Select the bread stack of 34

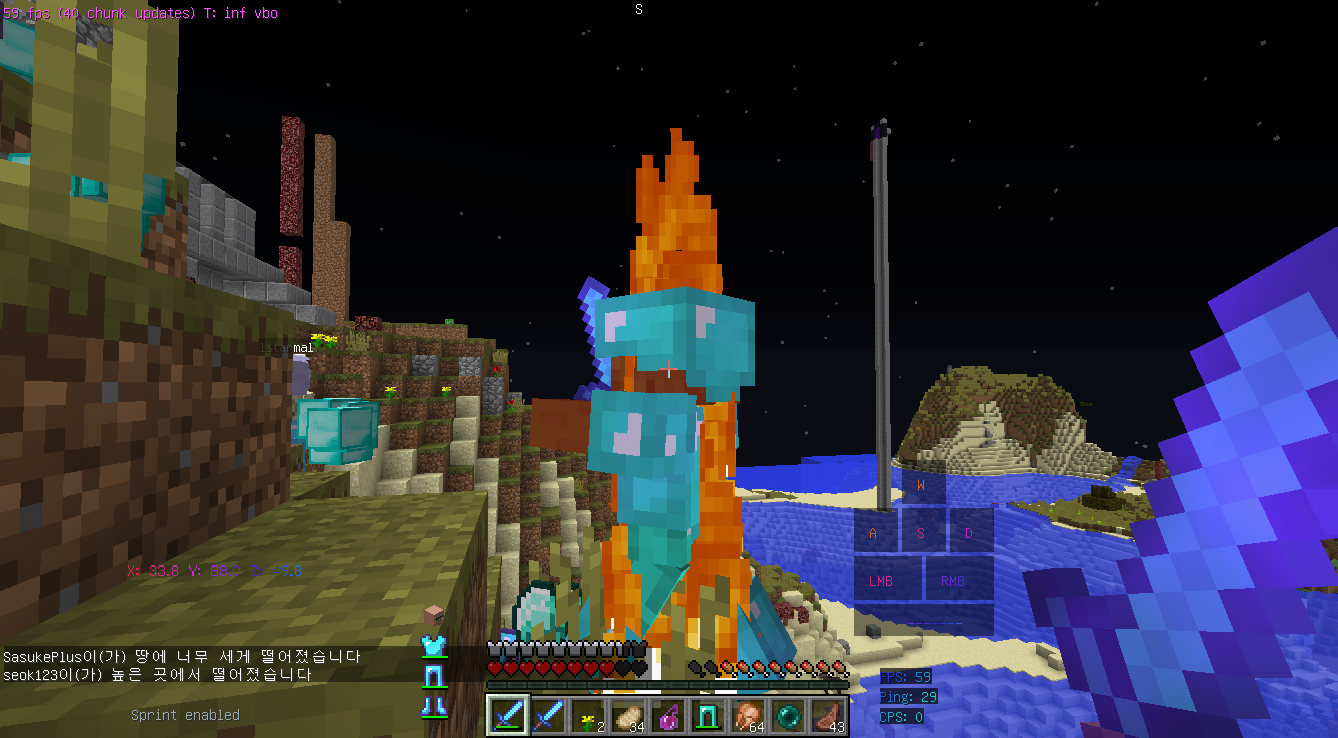(x=627, y=716)
